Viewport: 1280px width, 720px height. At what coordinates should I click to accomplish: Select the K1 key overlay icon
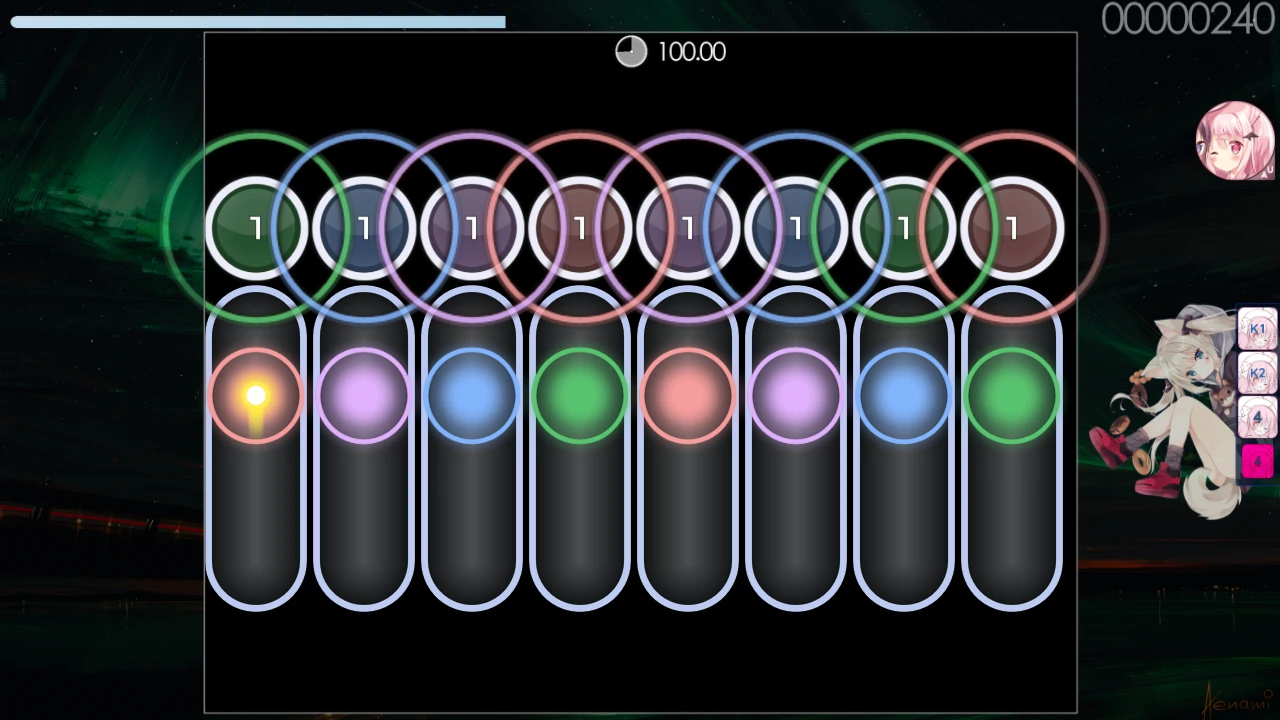[x=1257, y=329]
